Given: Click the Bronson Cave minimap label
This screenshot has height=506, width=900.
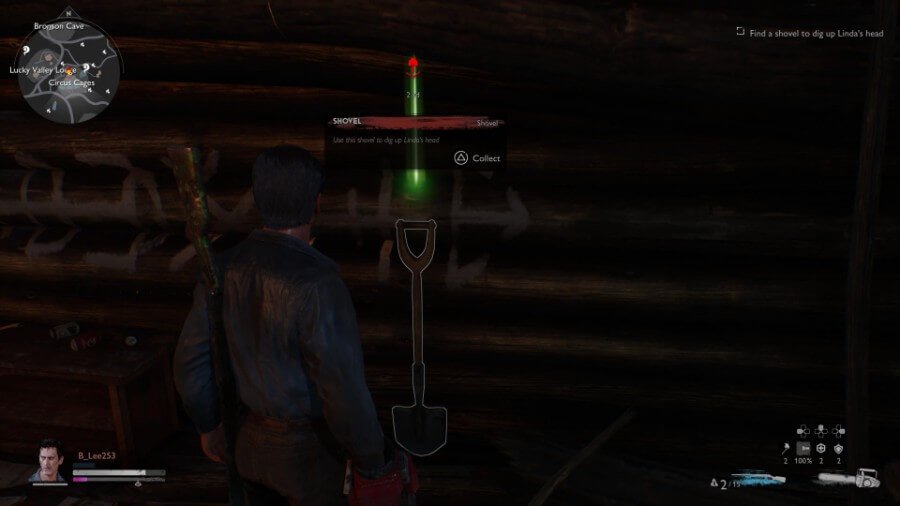Looking at the screenshot, I should pyautogui.click(x=56, y=25).
